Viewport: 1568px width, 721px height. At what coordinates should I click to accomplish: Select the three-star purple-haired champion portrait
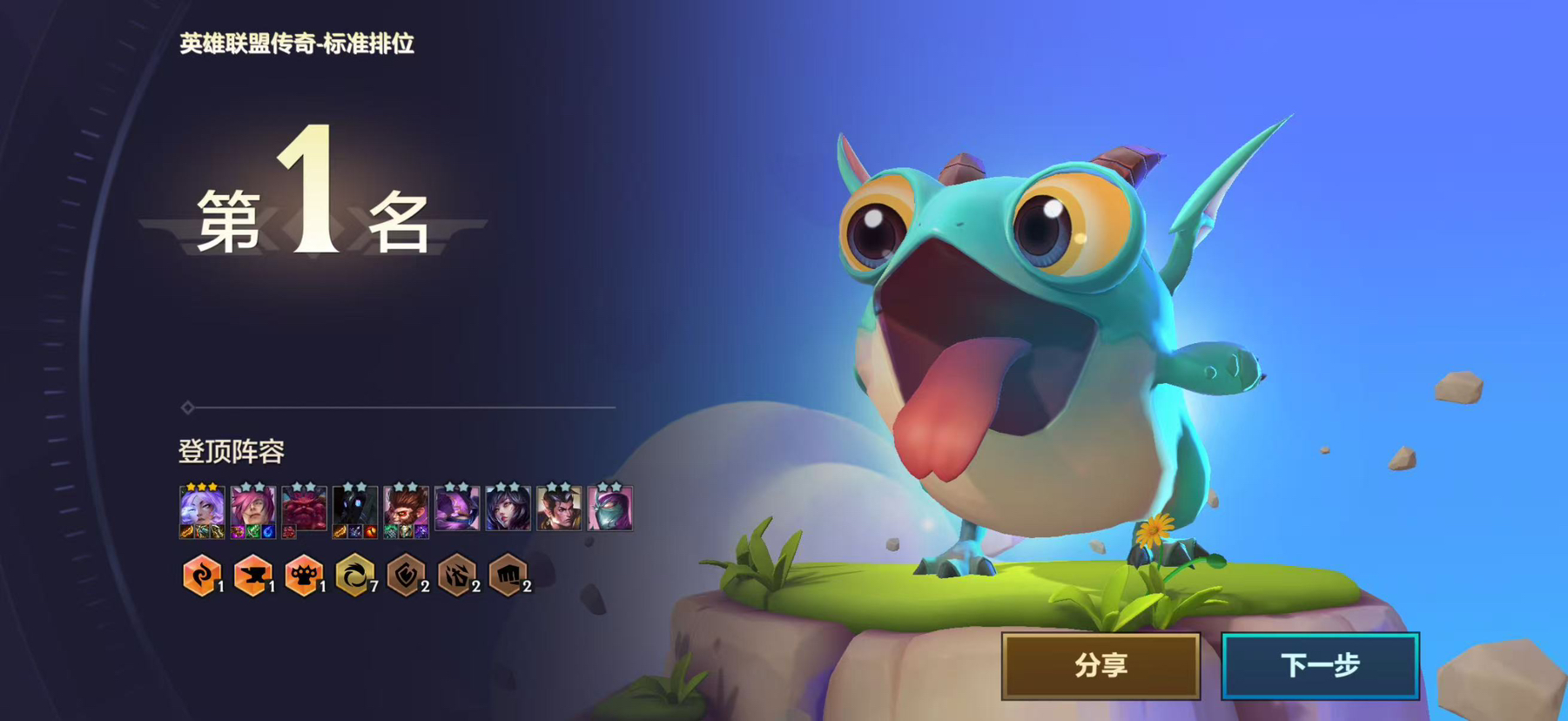(x=202, y=509)
